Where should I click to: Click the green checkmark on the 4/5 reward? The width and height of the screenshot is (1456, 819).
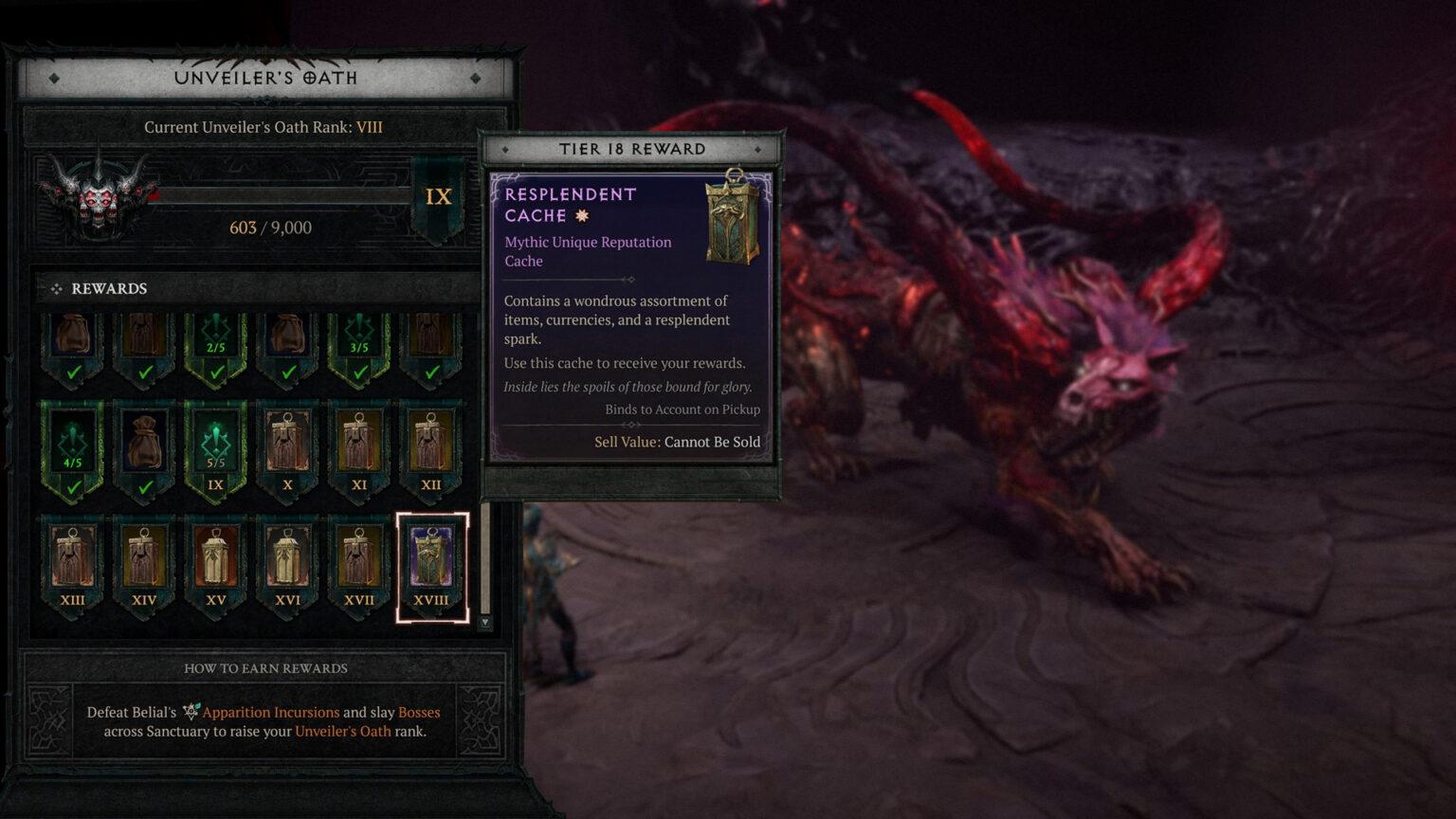point(71,485)
